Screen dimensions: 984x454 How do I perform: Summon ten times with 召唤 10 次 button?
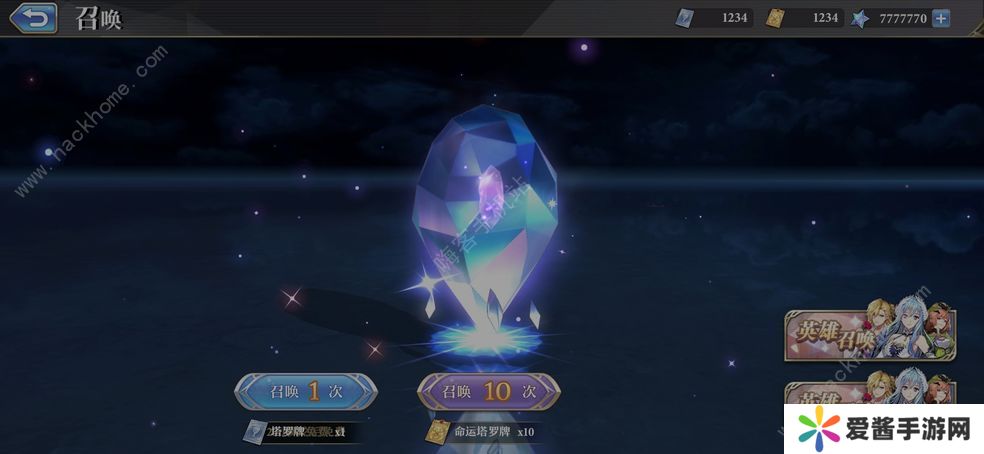click(x=489, y=391)
